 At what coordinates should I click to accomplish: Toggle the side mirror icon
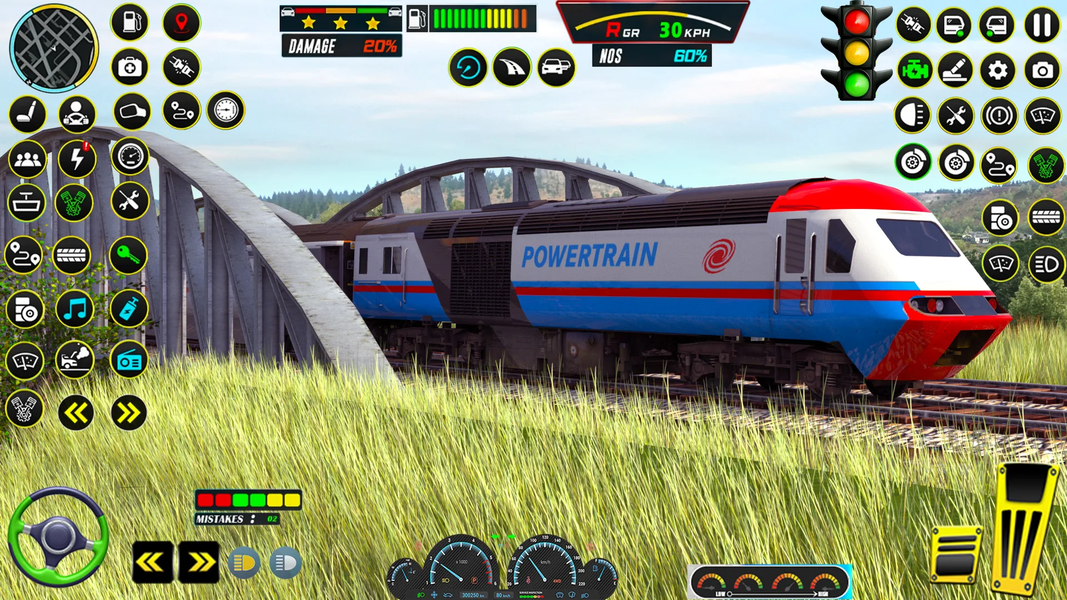[x=131, y=110]
